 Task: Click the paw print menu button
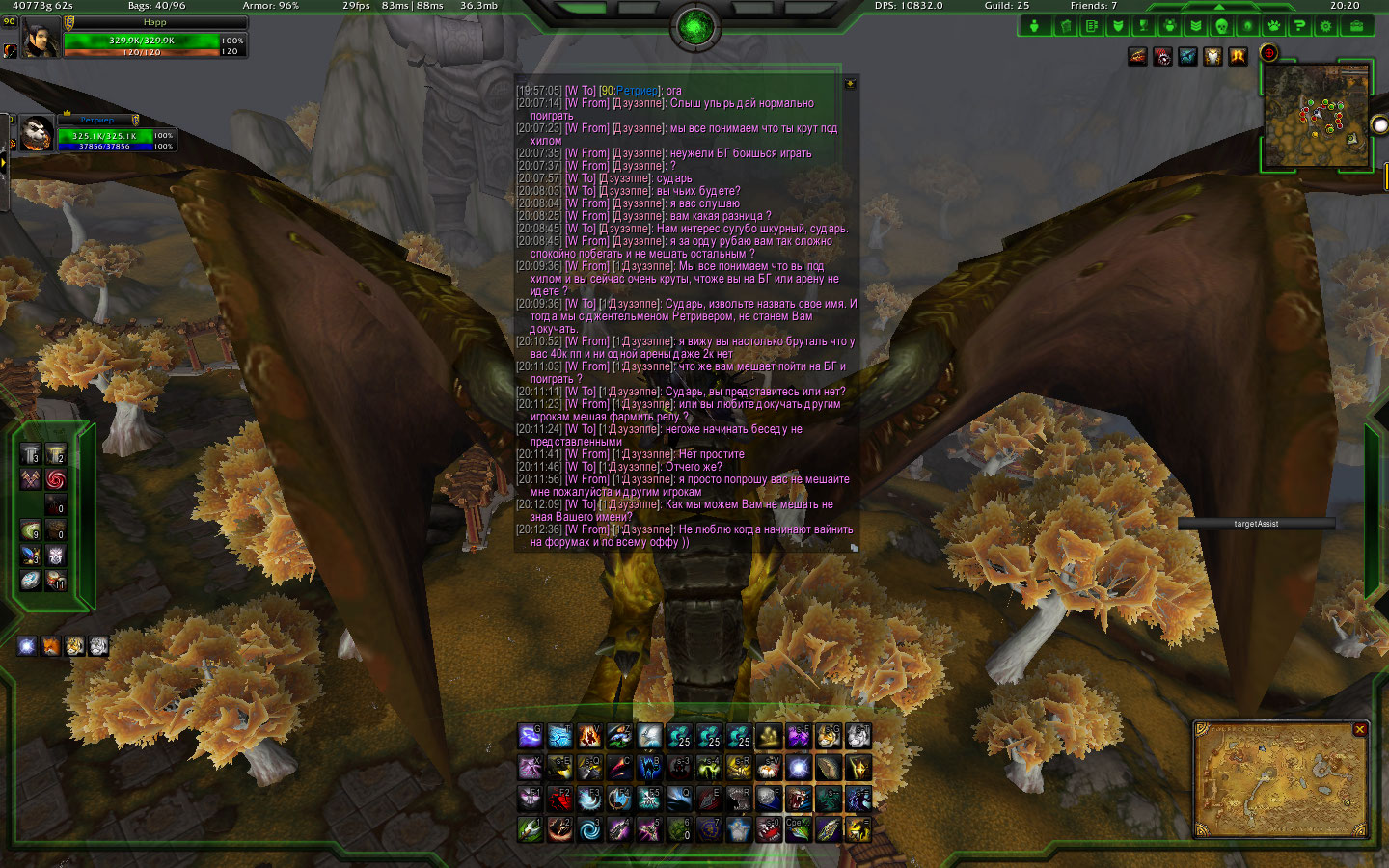point(1273,26)
